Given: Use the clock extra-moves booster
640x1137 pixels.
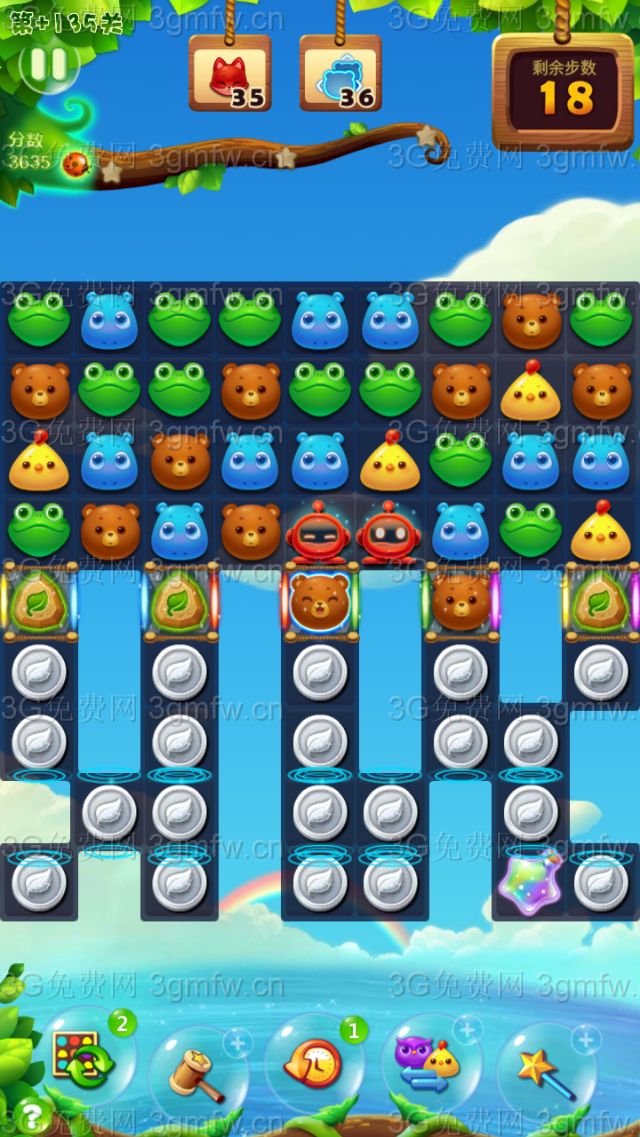Looking at the screenshot, I should 313,1064.
